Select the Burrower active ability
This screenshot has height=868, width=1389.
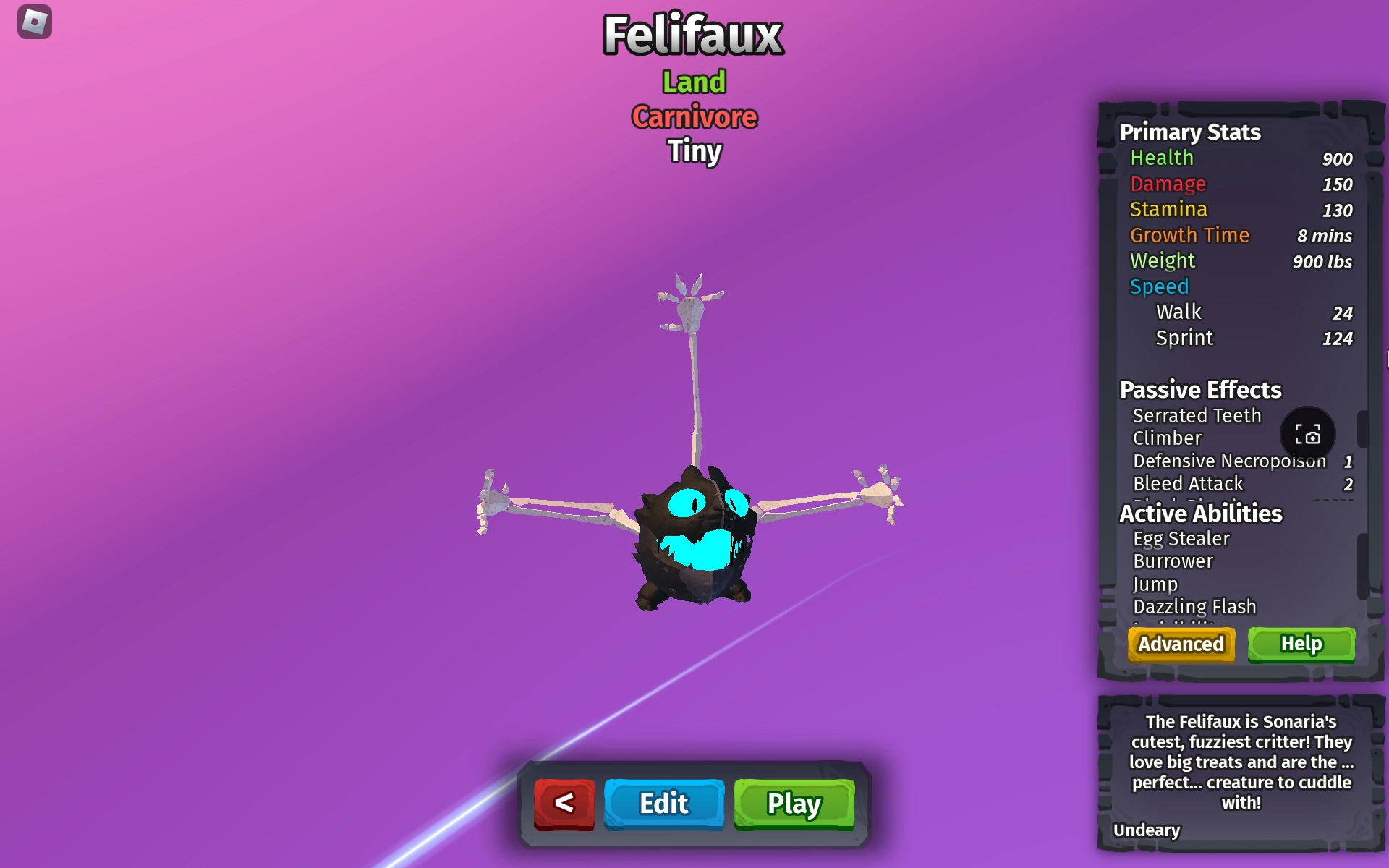(x=1173, y=561)
